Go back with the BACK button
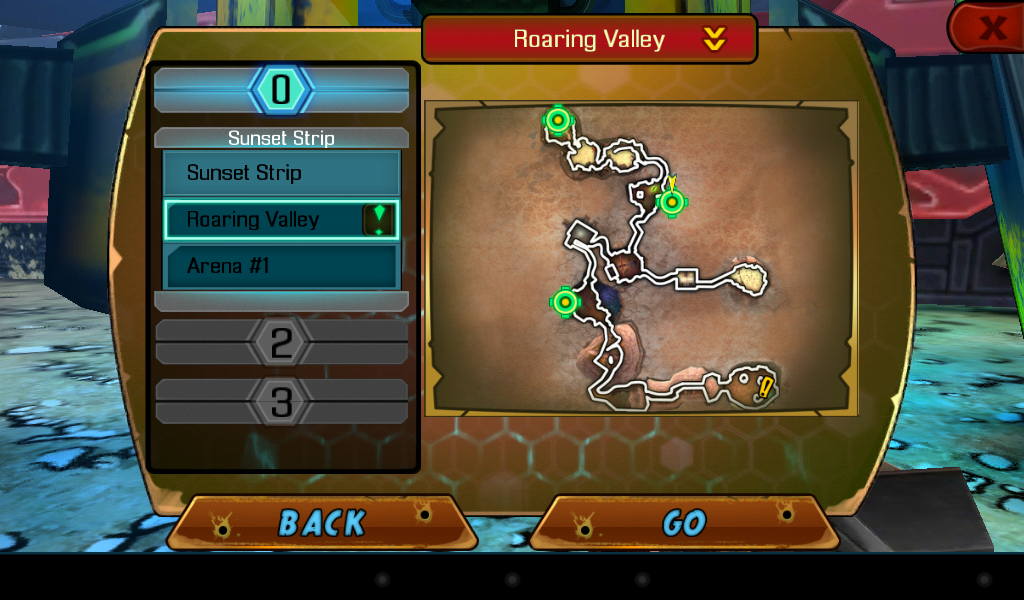The height and width of the screenshot is (600, 1024). pyautogui.click(x=321, y=523)
